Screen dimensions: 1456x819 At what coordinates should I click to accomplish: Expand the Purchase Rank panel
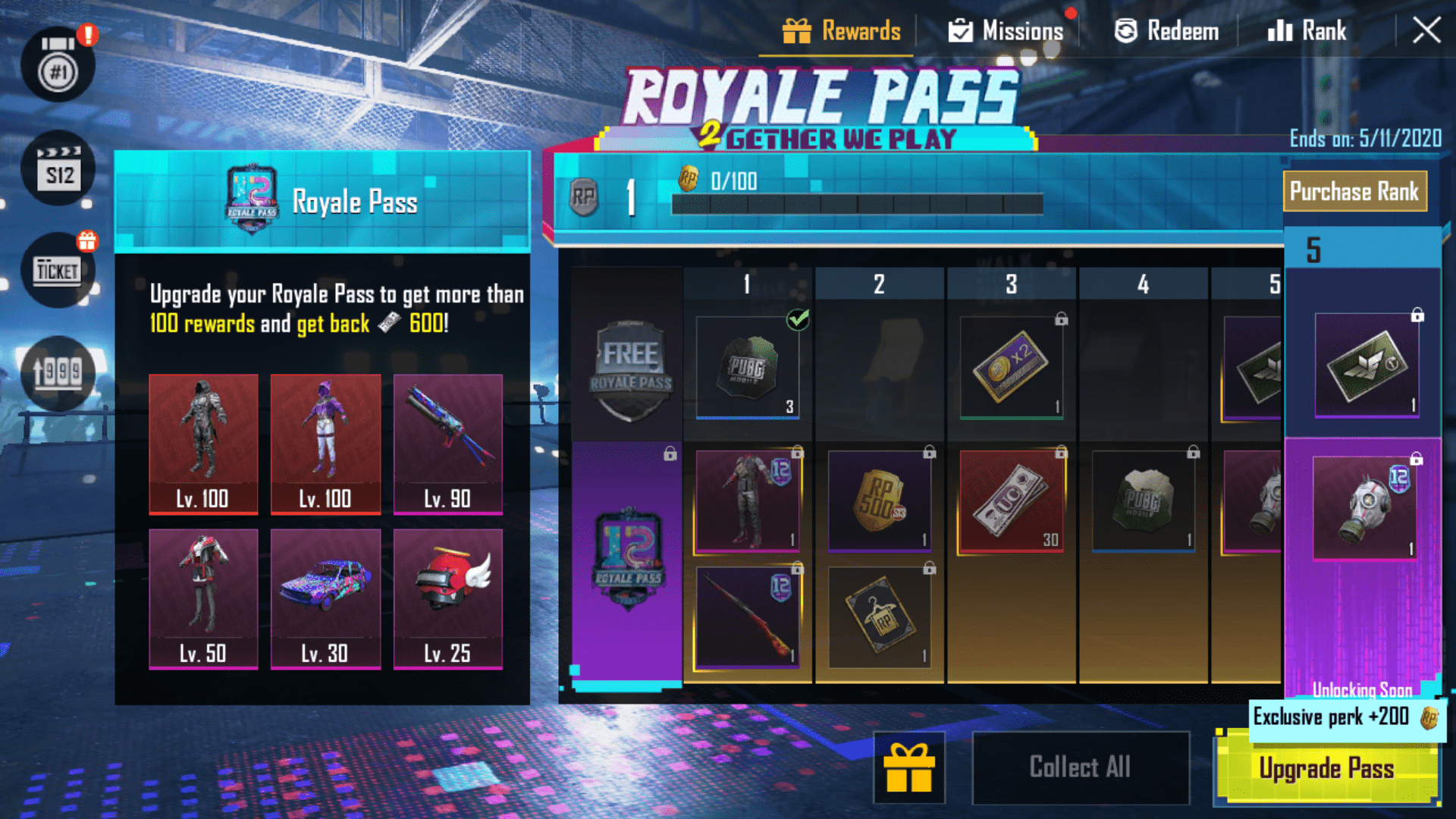tap(1356, 191)
